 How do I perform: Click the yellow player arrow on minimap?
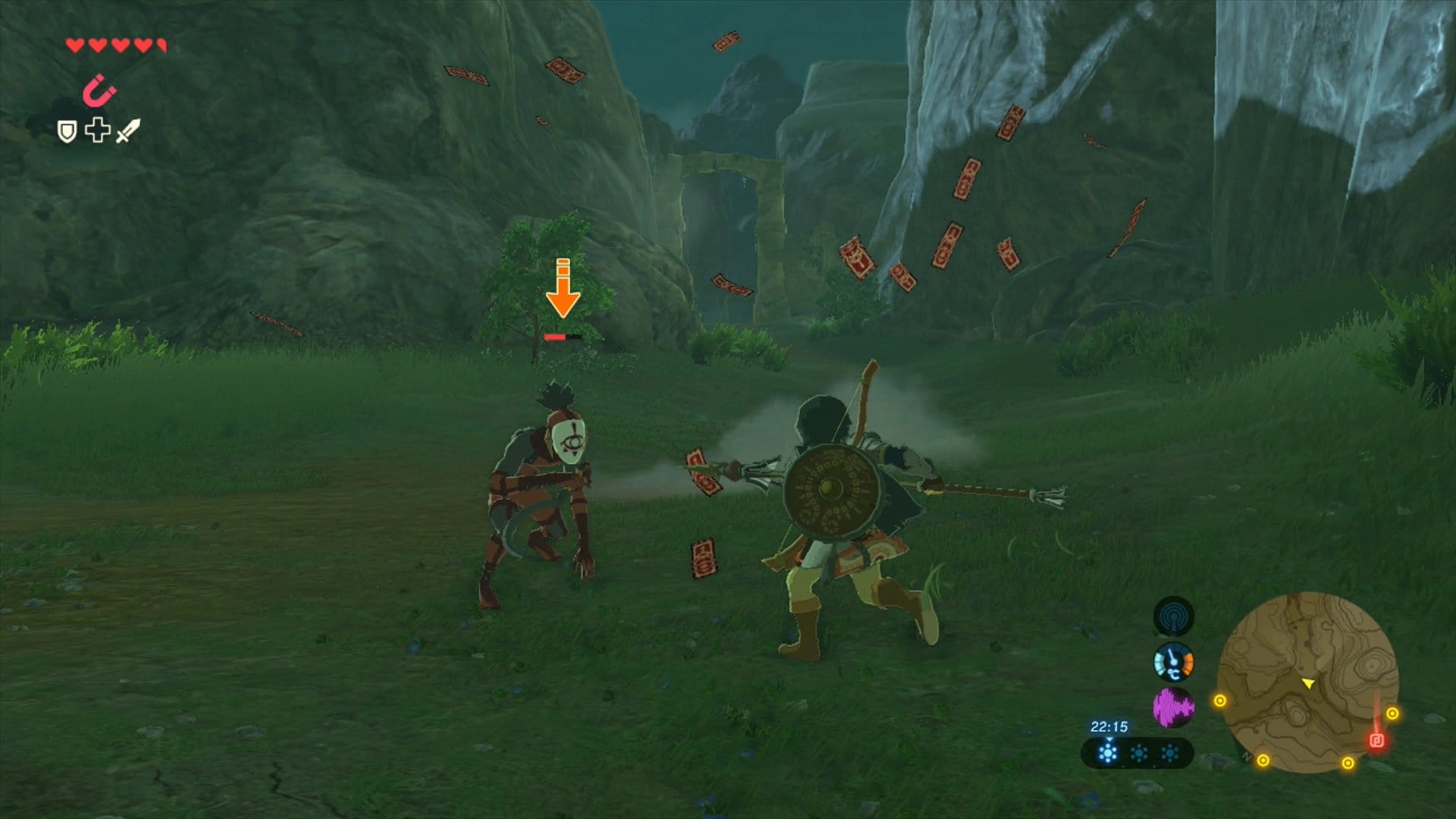[x=1308, y=684]
